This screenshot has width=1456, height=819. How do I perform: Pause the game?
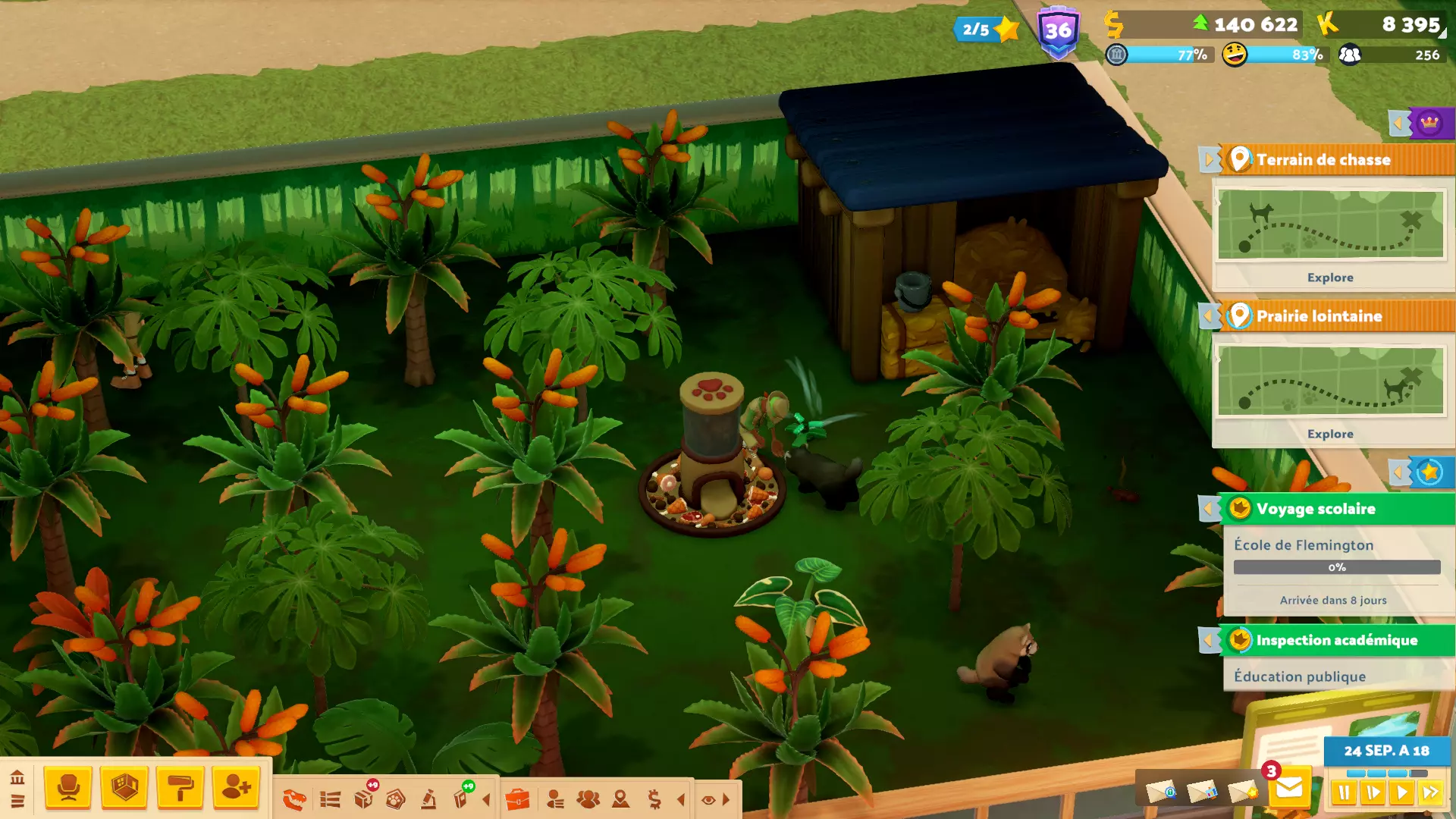[x=1344, y=793]
